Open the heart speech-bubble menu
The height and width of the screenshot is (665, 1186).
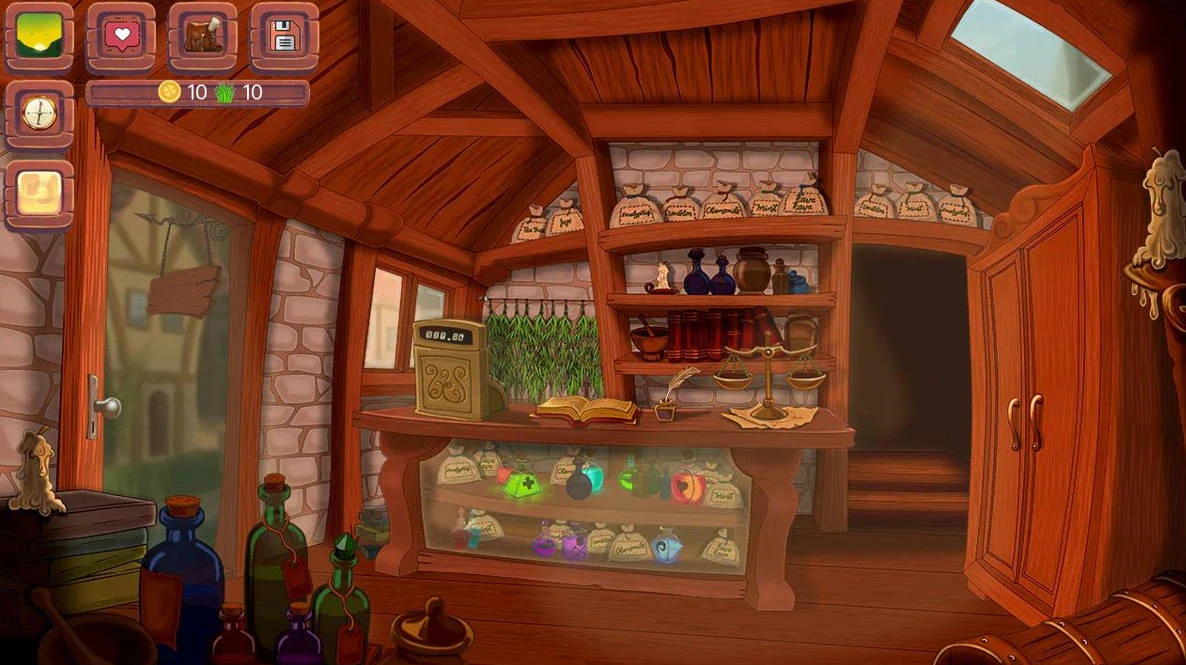tap(120, 36)
